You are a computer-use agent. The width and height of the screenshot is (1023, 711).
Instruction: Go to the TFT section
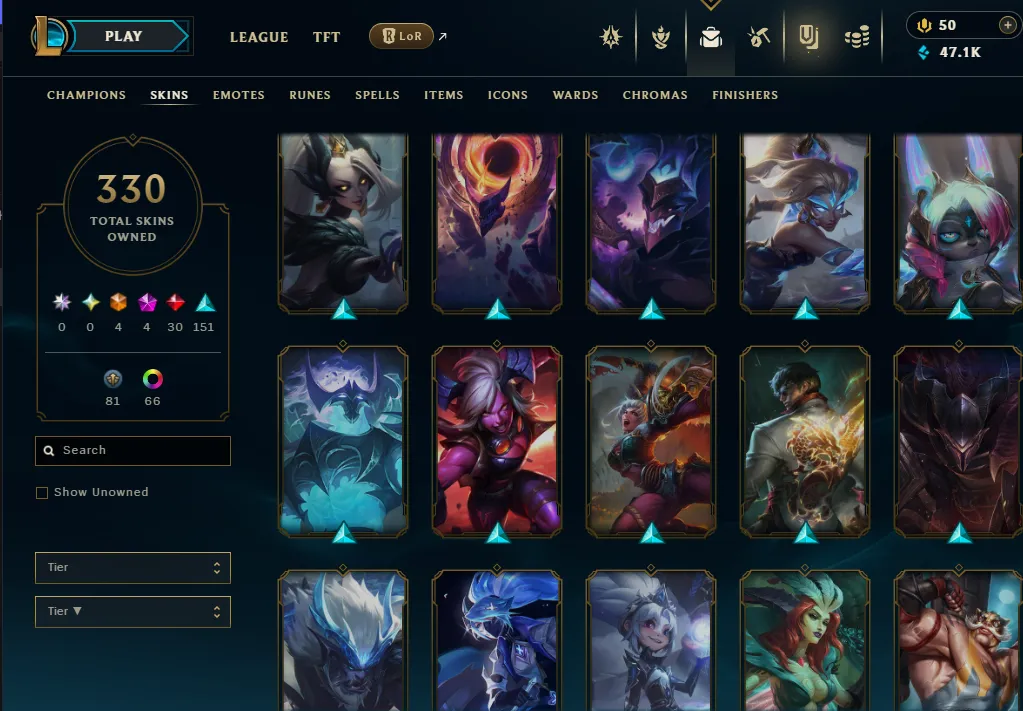pos(326,37)
